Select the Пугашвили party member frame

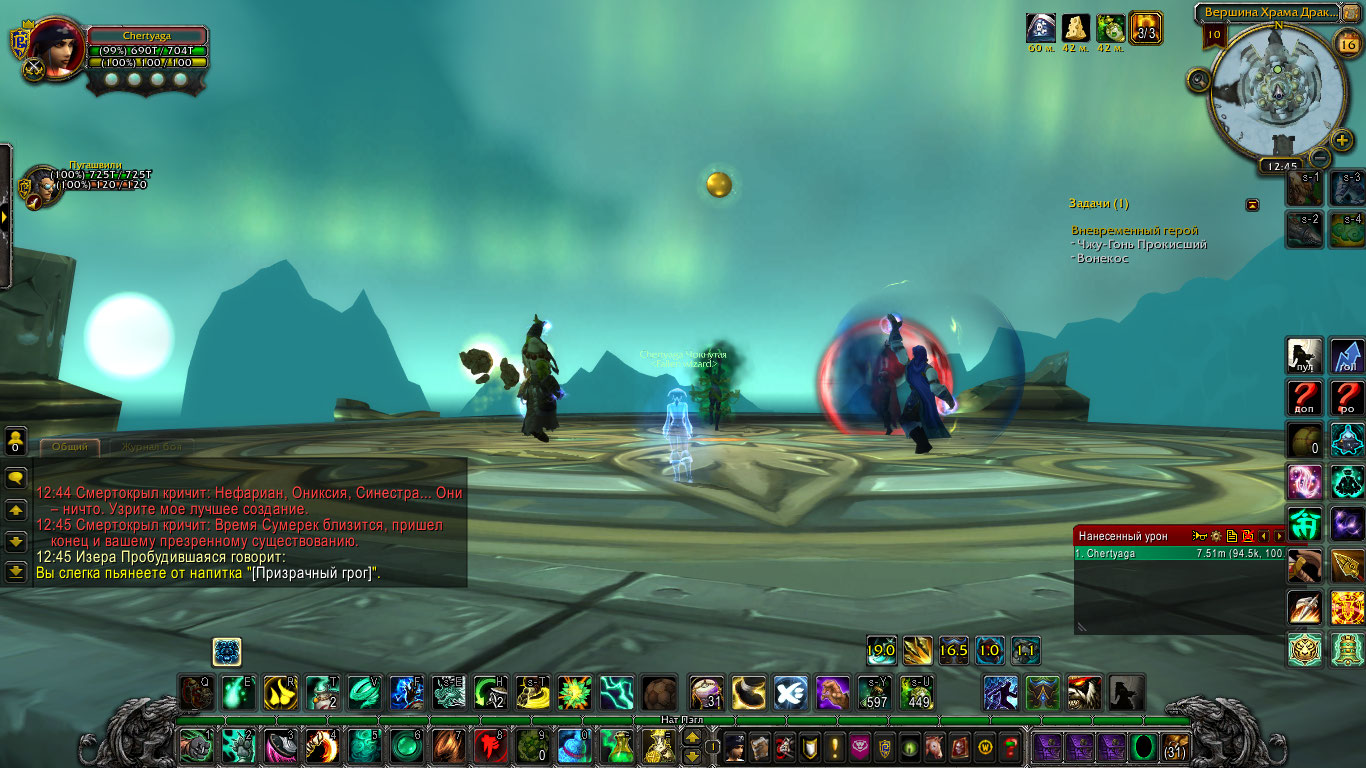click(x=39, y=185)
